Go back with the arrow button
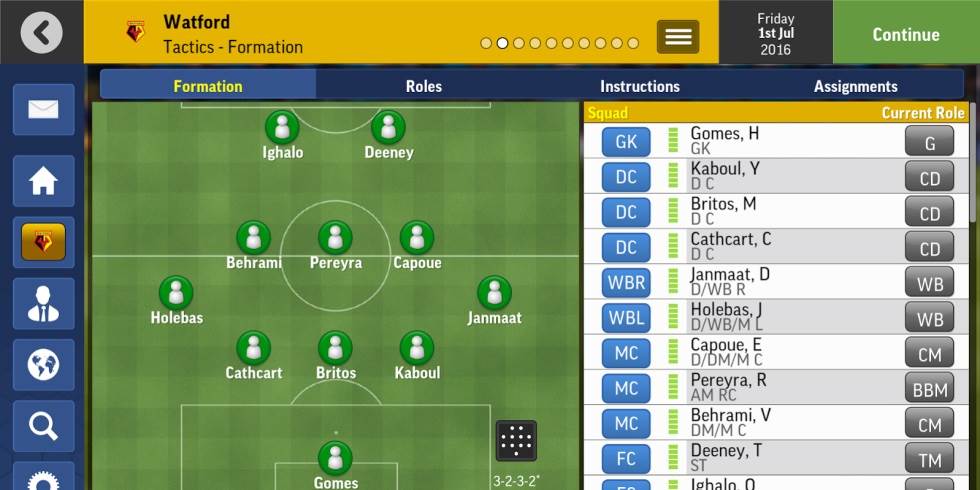The height and width of the screenshot is (490, 980). pos(41,33)
